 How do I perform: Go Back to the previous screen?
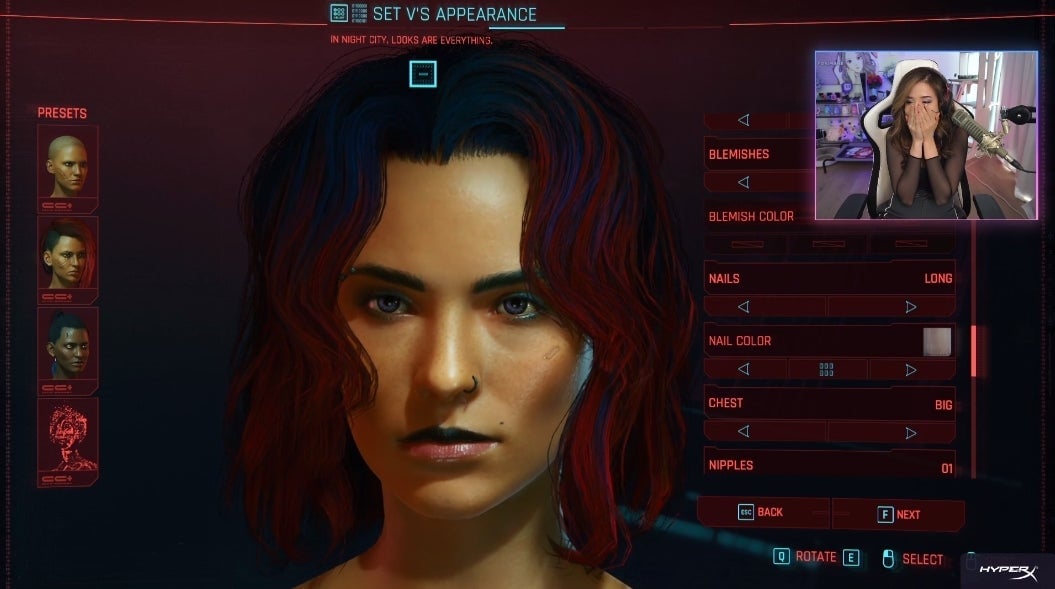(x=762, y=512)
